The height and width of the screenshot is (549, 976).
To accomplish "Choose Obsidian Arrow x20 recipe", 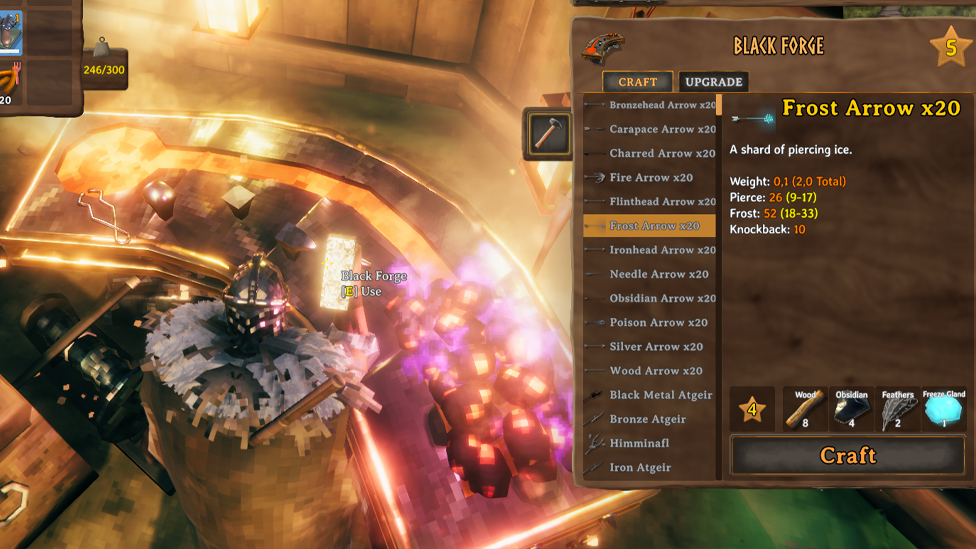I will click(x=662, y=298).
